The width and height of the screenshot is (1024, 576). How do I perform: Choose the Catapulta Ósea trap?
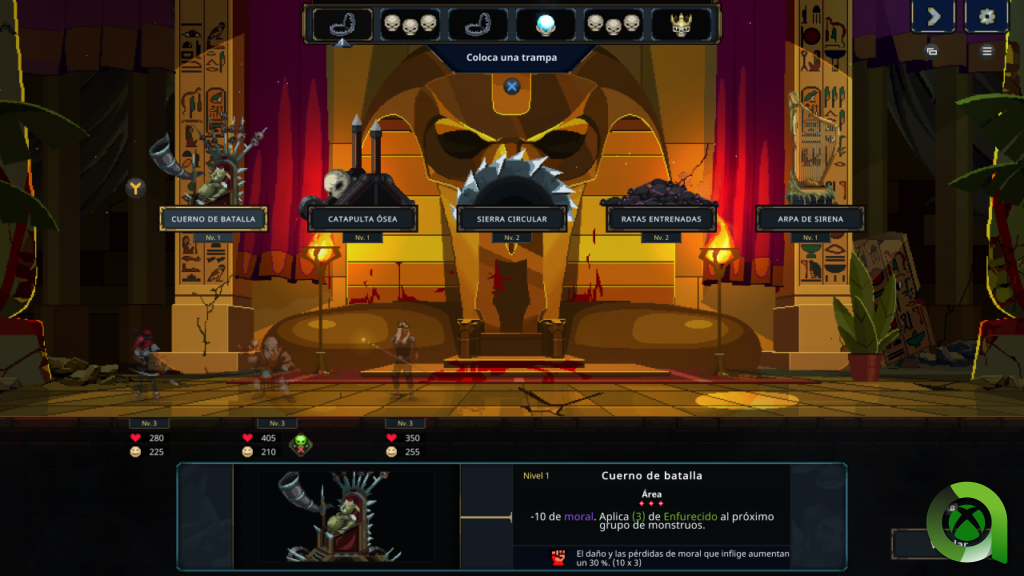[361, 218]
